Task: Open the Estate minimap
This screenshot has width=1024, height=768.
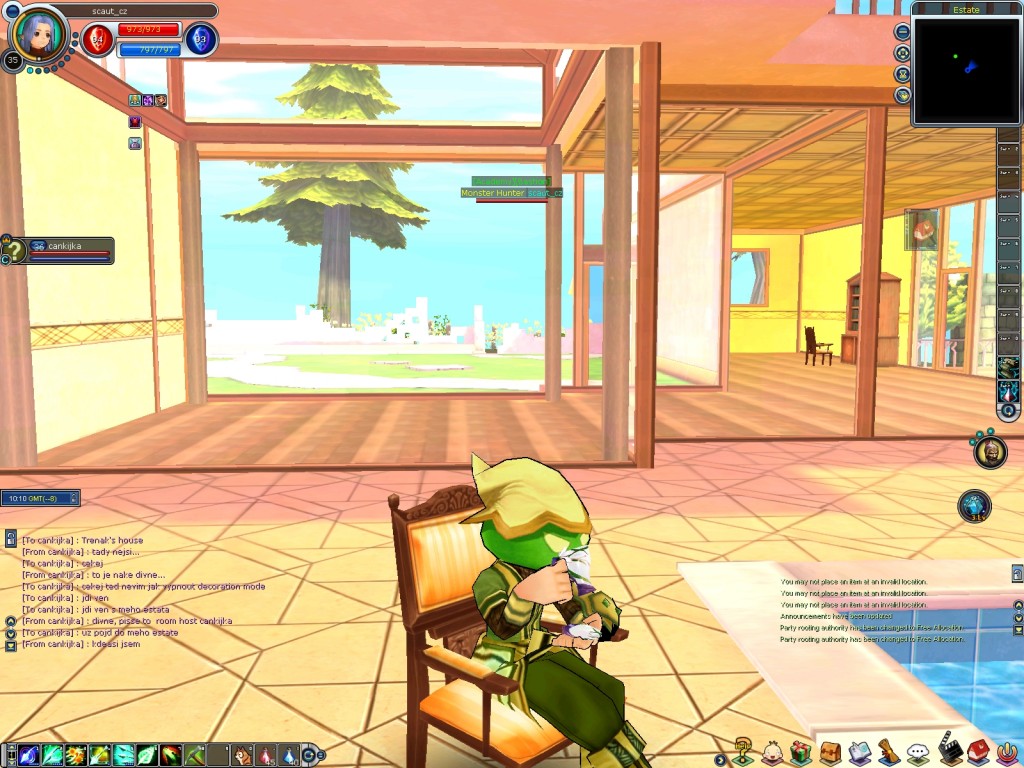Action: pyautogui.click(x=966, y=68)
